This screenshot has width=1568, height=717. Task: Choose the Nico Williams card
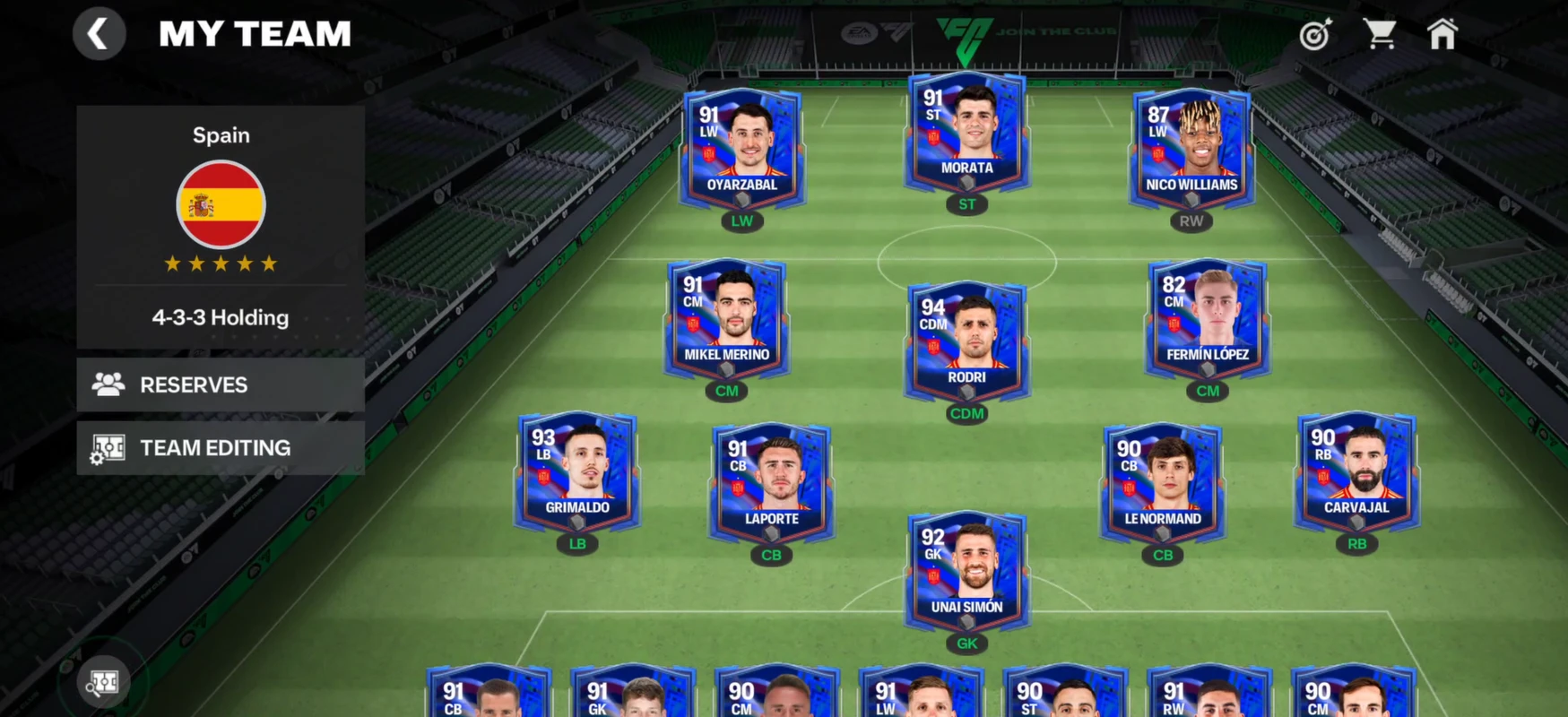click(x=1191, y=149)
